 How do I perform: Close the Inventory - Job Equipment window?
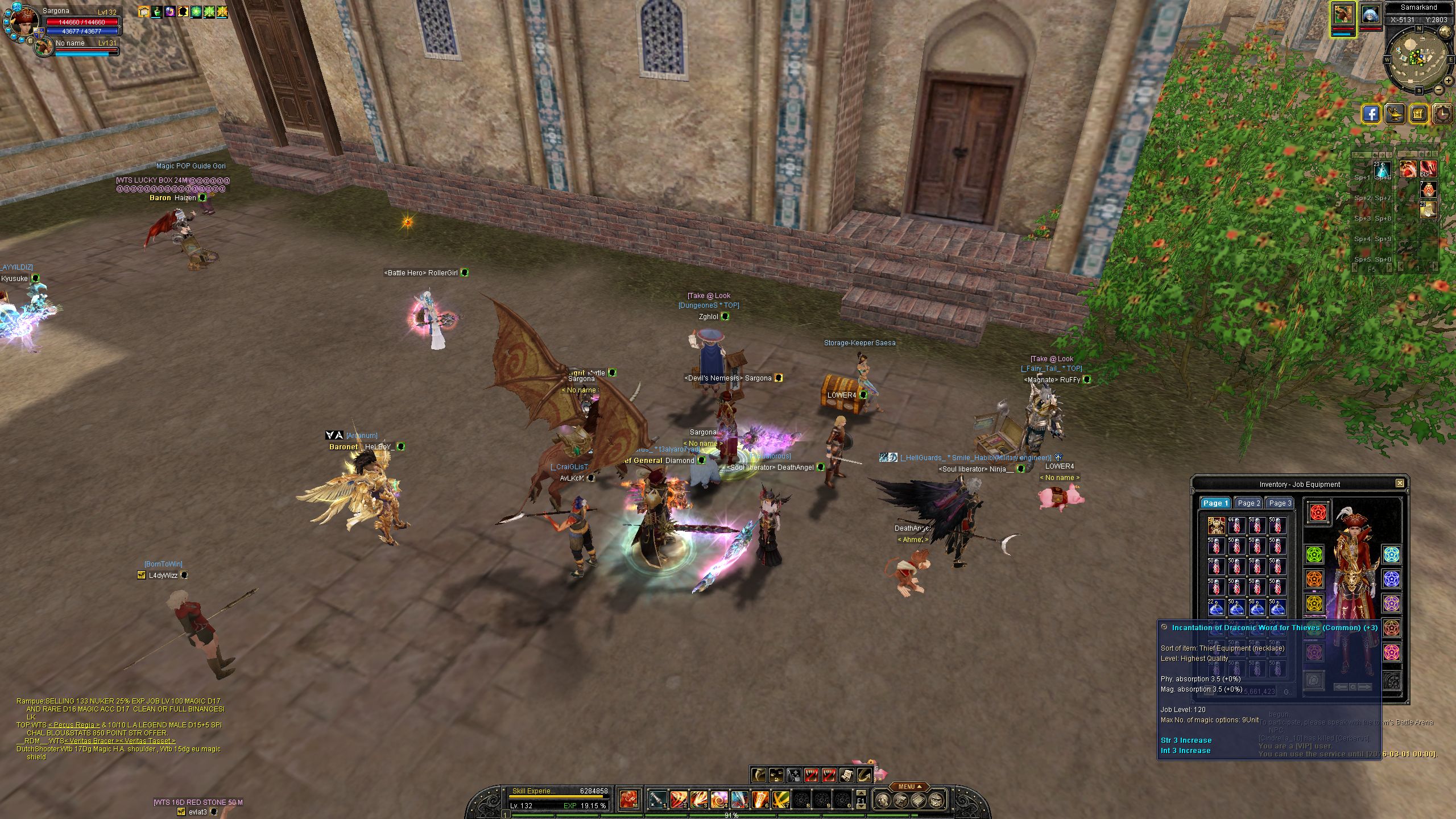(1400, 483)
